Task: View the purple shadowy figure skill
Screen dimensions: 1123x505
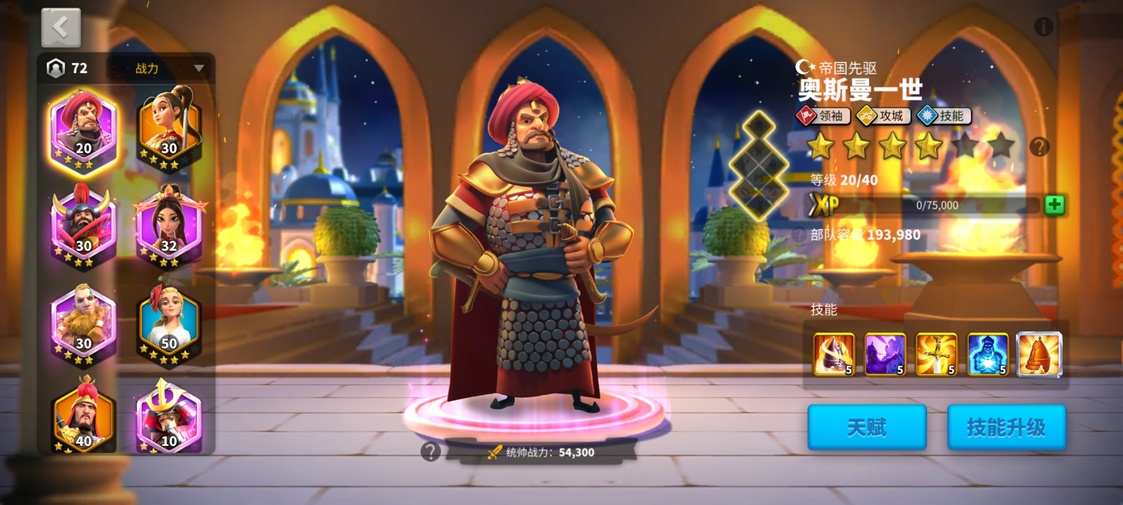Action: [885, 355]
